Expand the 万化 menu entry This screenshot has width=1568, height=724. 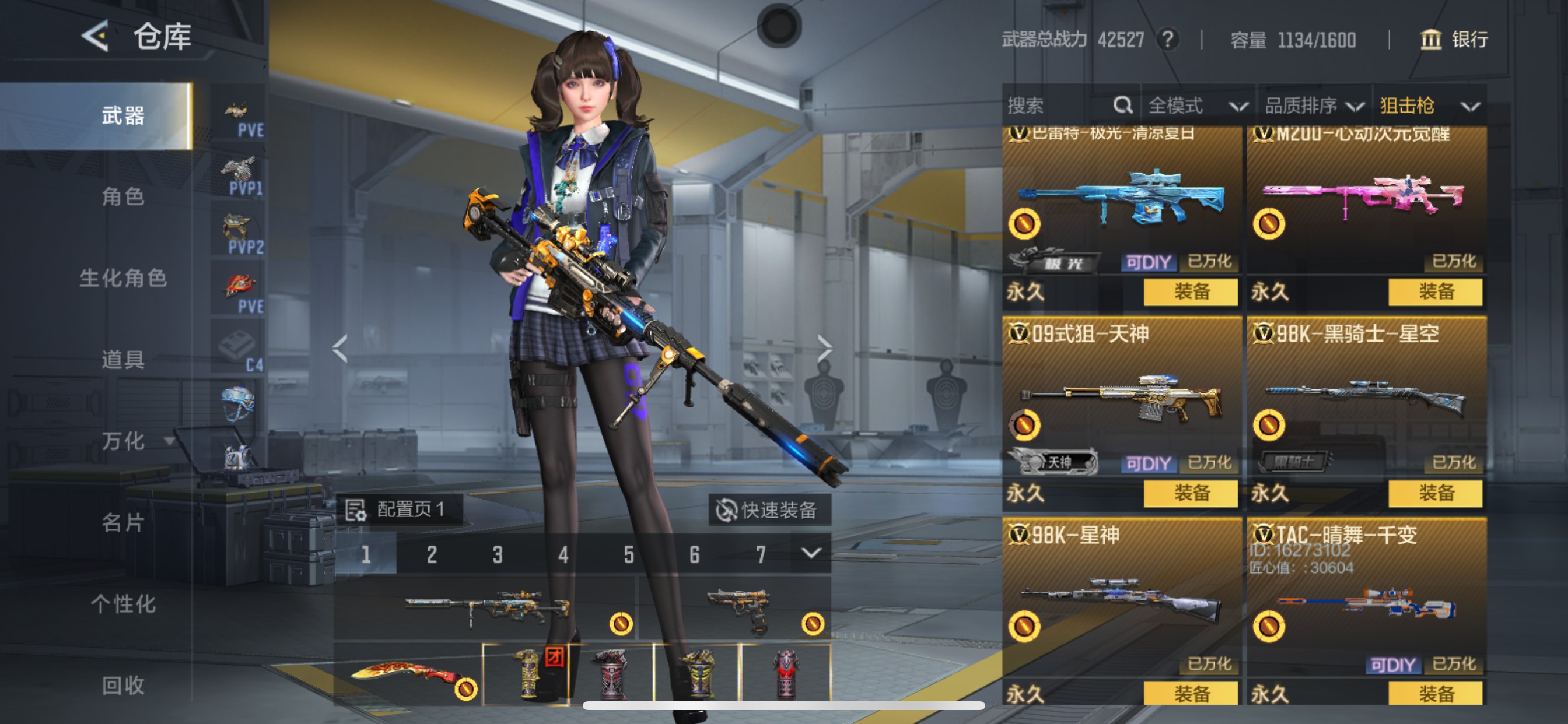coord(136,441)
